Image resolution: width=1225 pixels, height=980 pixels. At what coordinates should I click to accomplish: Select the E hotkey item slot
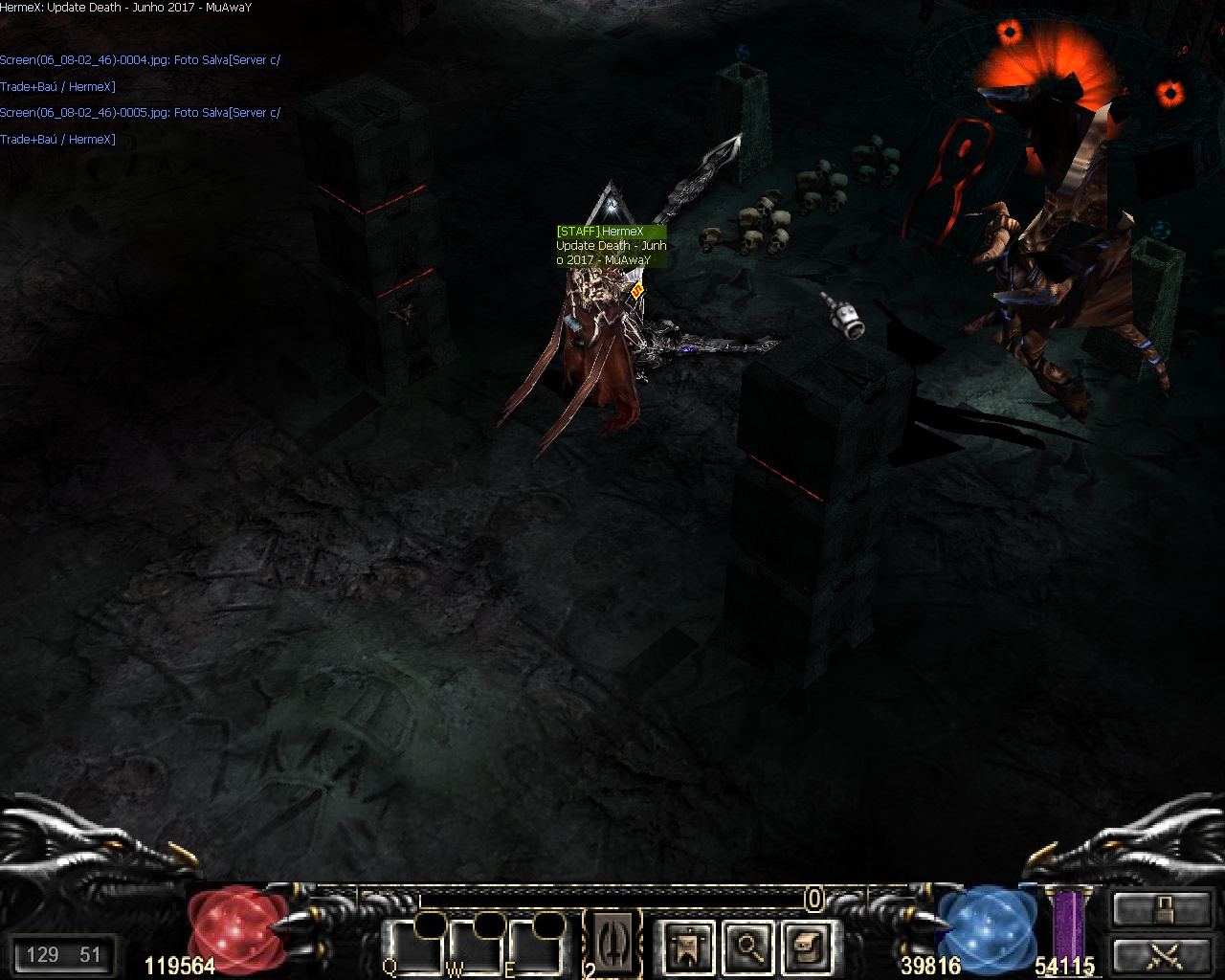532,947
